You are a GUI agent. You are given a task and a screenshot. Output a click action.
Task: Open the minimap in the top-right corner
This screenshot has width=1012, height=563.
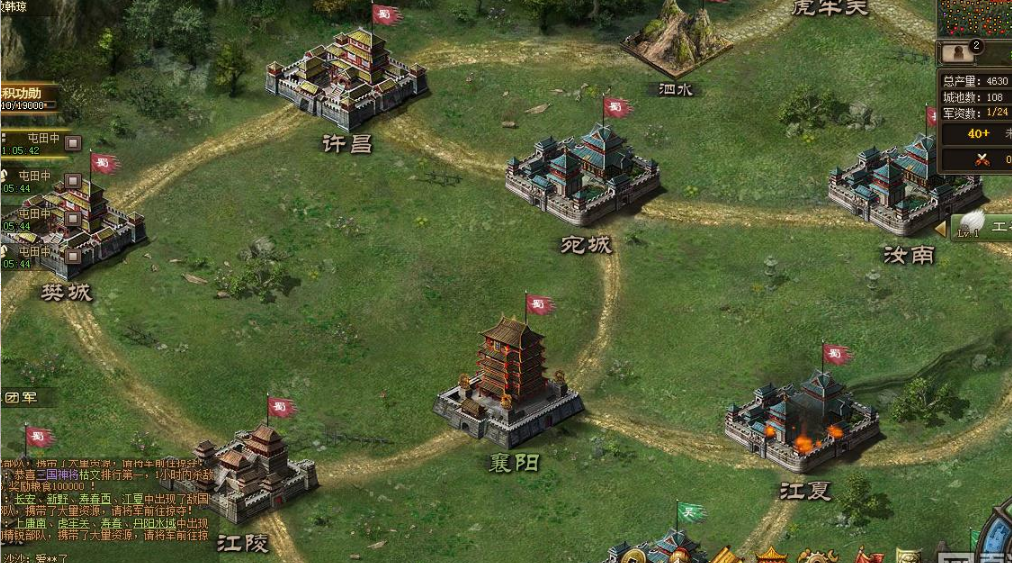[974, 18]
